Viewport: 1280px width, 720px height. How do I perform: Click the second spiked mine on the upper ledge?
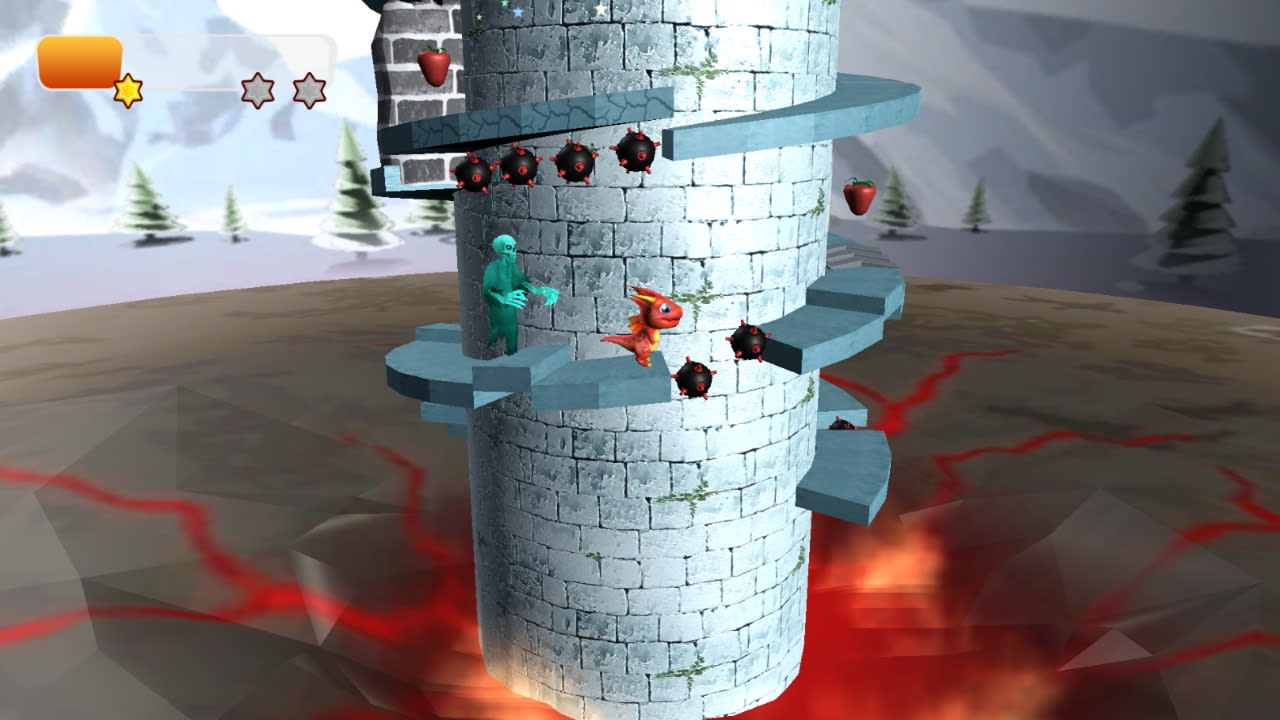click(x=524, y=165)
